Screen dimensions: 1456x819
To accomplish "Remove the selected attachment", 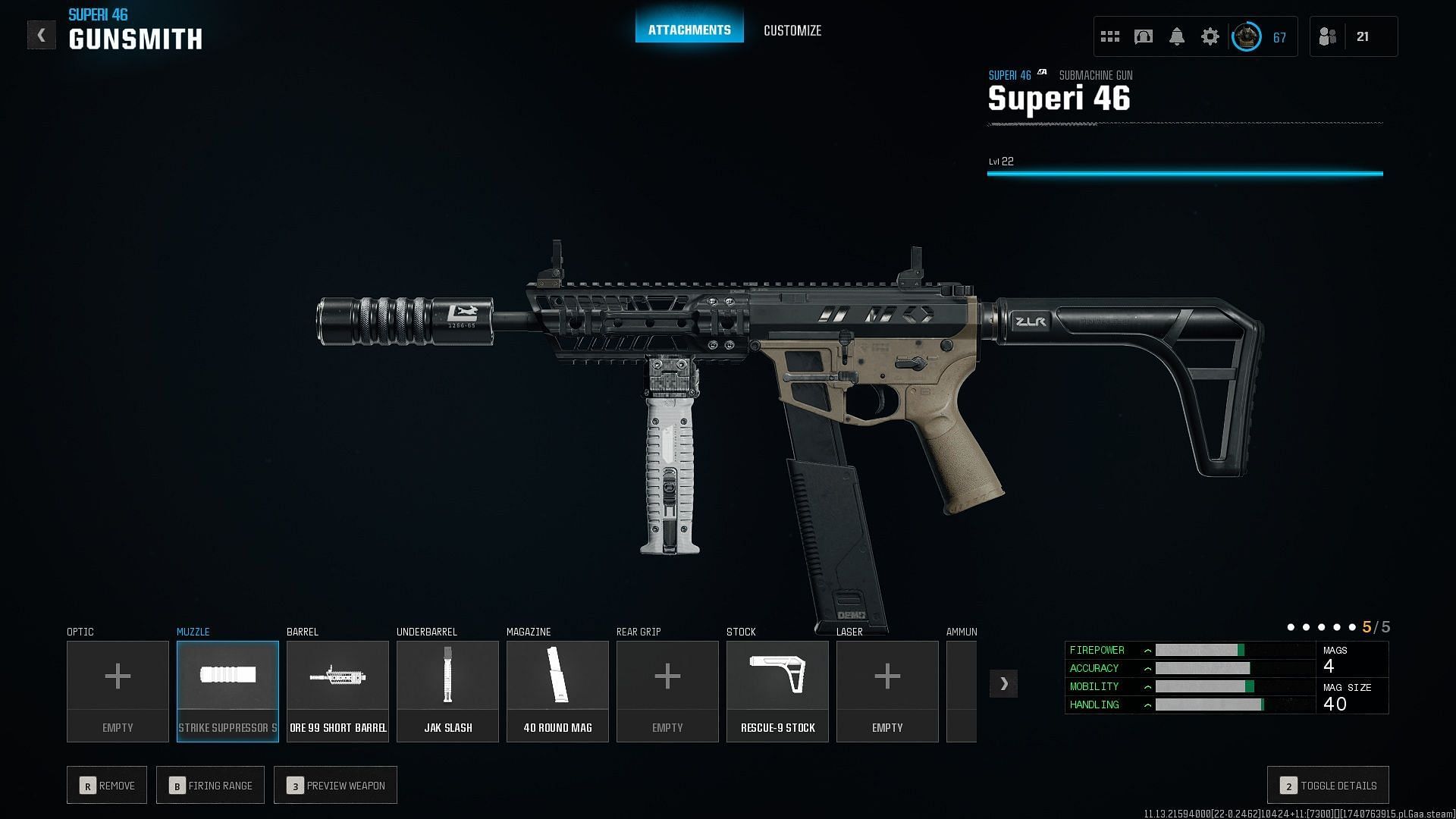I will [107, 786].
